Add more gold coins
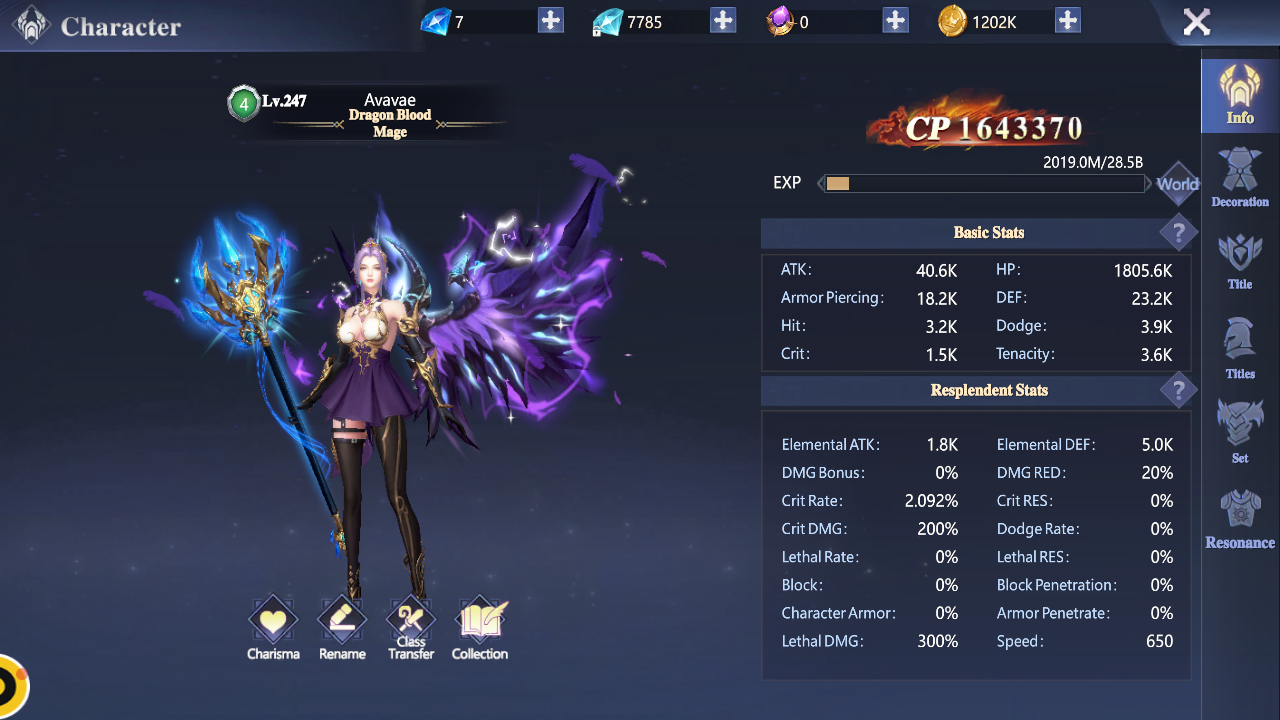 click(1068, 20)
